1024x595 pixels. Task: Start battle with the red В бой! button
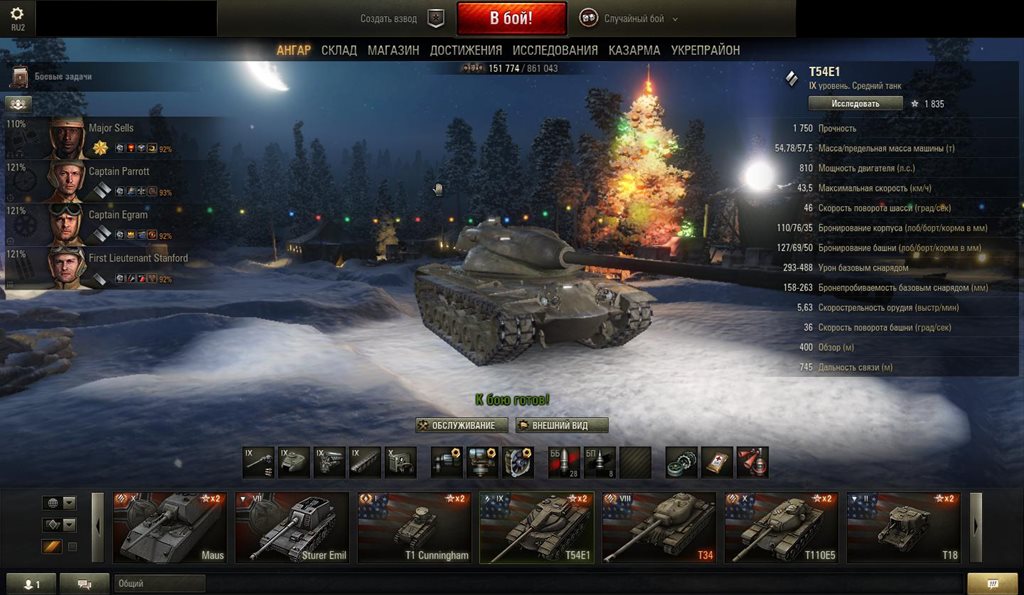511,19
